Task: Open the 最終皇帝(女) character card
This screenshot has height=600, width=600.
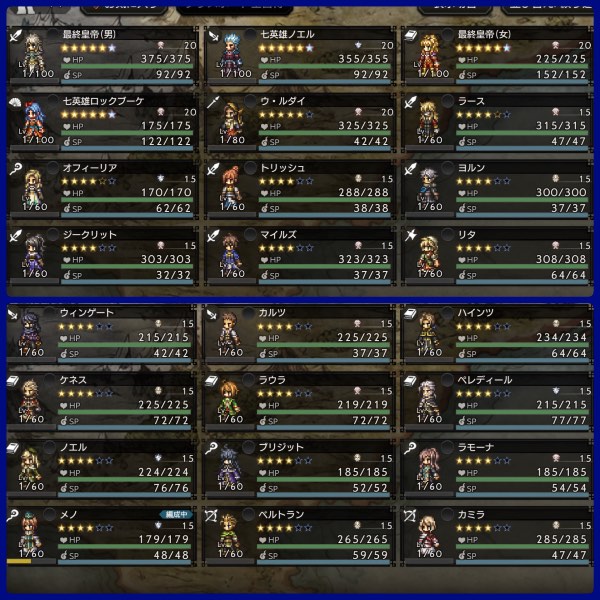Action: pos(498,57)
